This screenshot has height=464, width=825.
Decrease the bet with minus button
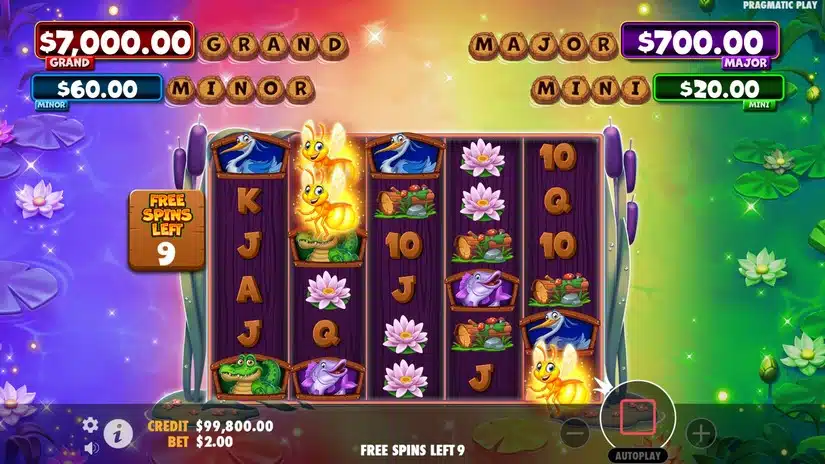(574, 433)
